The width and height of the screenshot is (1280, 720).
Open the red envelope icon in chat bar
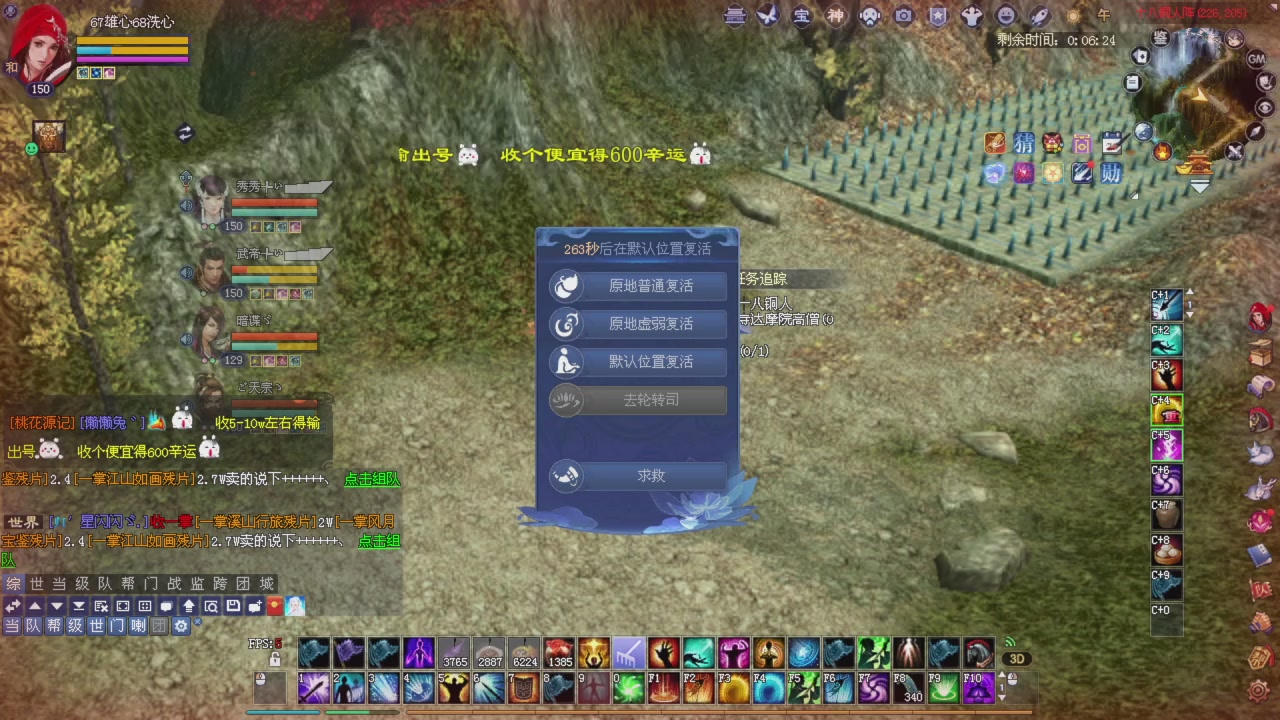pyautogui.click(x=274, y=604)
